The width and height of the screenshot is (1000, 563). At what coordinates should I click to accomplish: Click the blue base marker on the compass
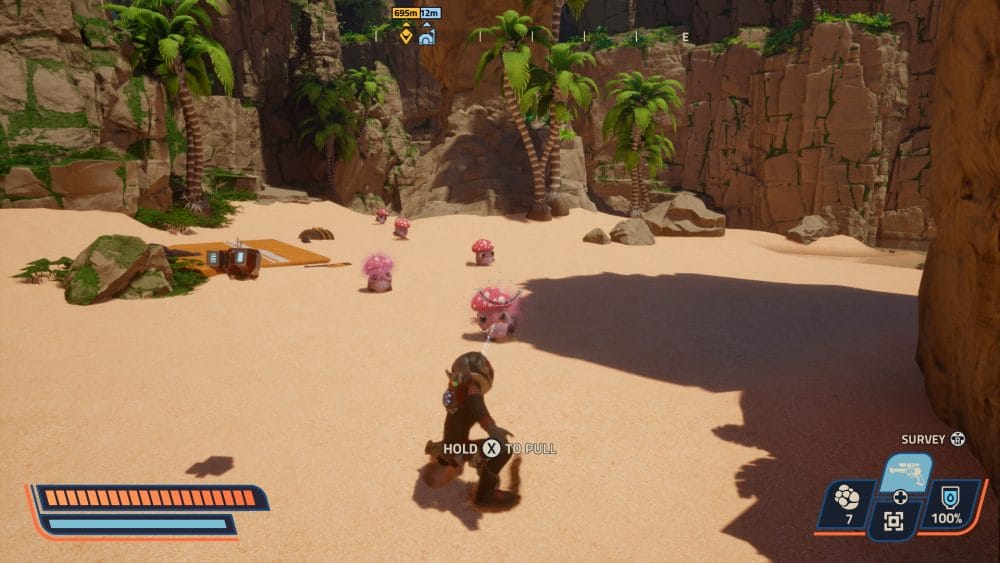[x=427, y=36]
